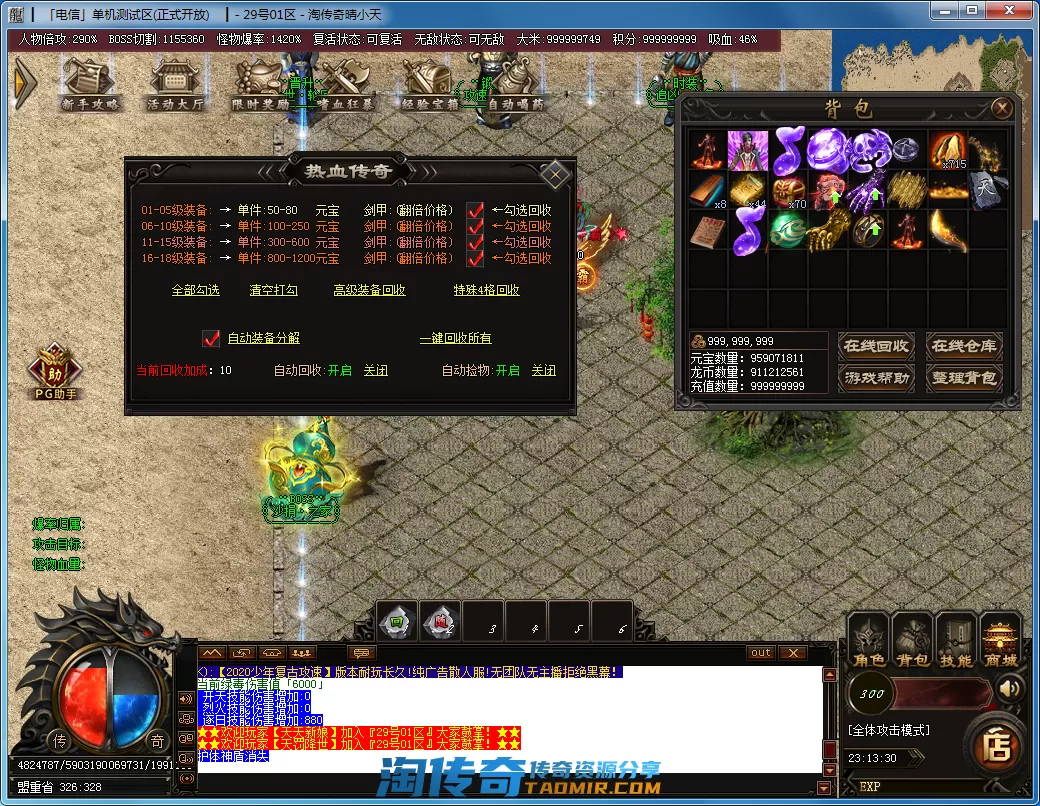Image resolution: width=1040 pixels, height=806 pixels.
Task: Click the 在线回收 button
Action: (x=876, y=346)
